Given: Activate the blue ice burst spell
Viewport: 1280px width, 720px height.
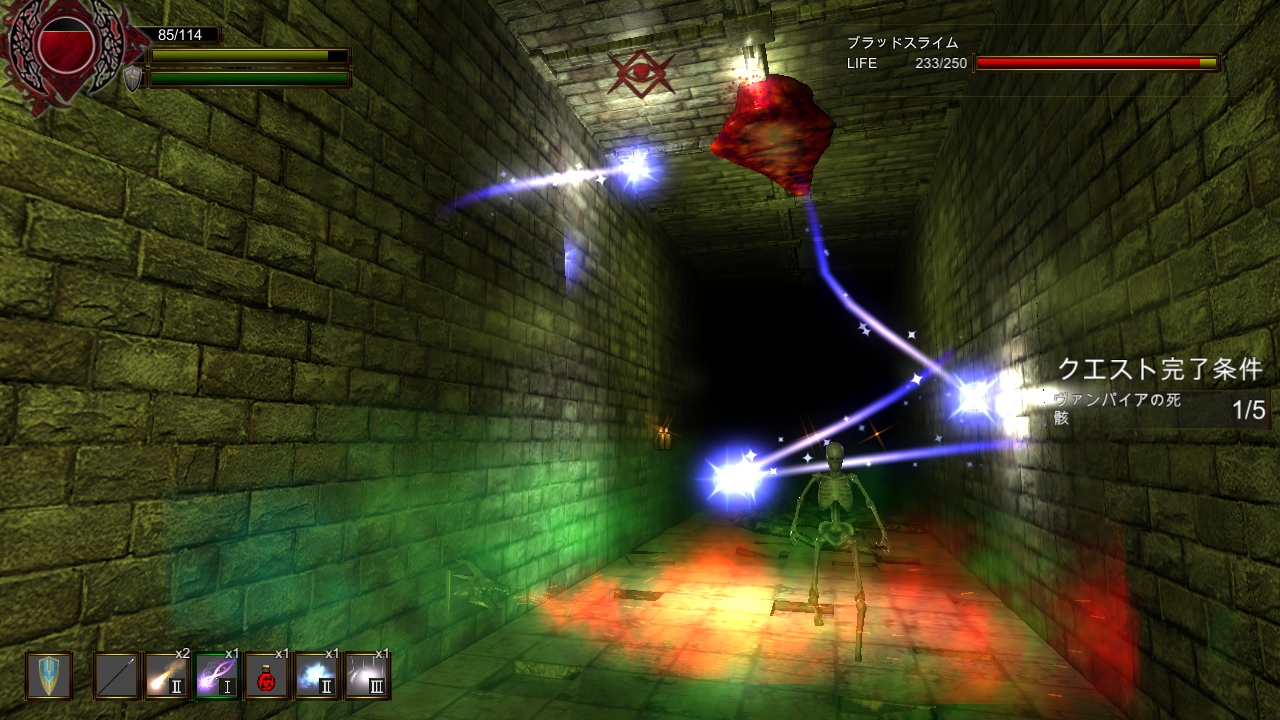Looking at the screenshot, I should (317, 676).
